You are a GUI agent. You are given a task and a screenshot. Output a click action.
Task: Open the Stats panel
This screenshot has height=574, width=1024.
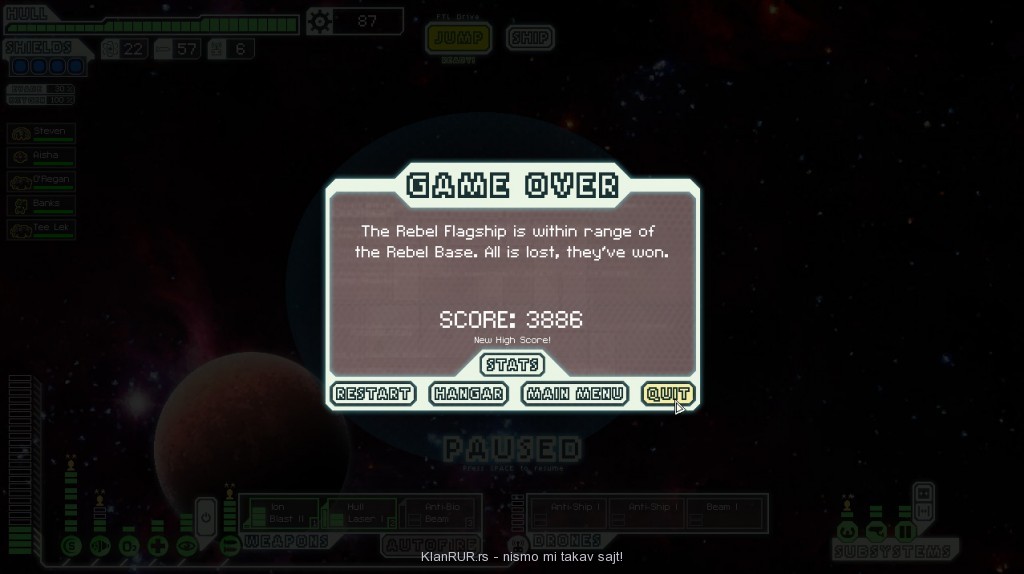(513, 365)
